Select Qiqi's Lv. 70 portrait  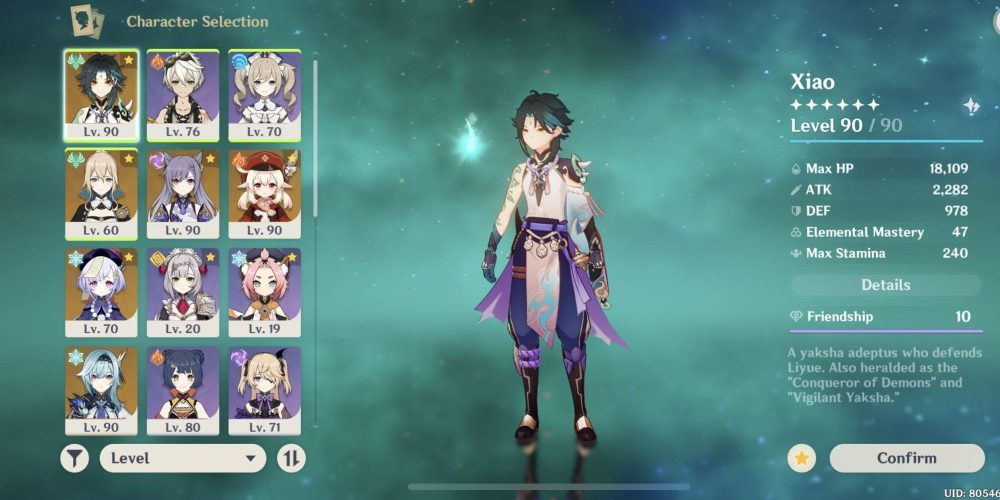tap(101, 291)
